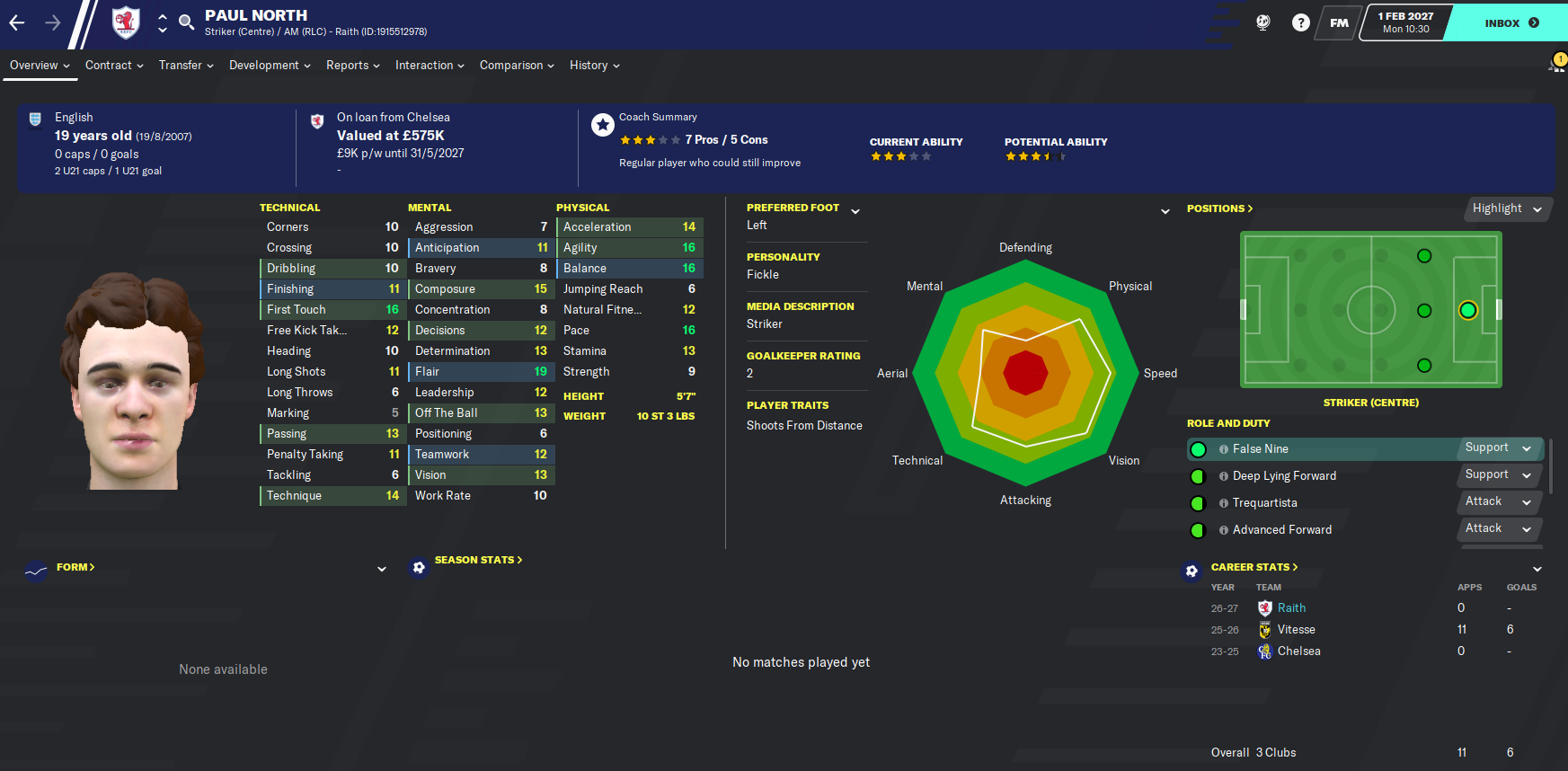
Task: Open the Overview tab menu
Action: (x=40, y=66)
